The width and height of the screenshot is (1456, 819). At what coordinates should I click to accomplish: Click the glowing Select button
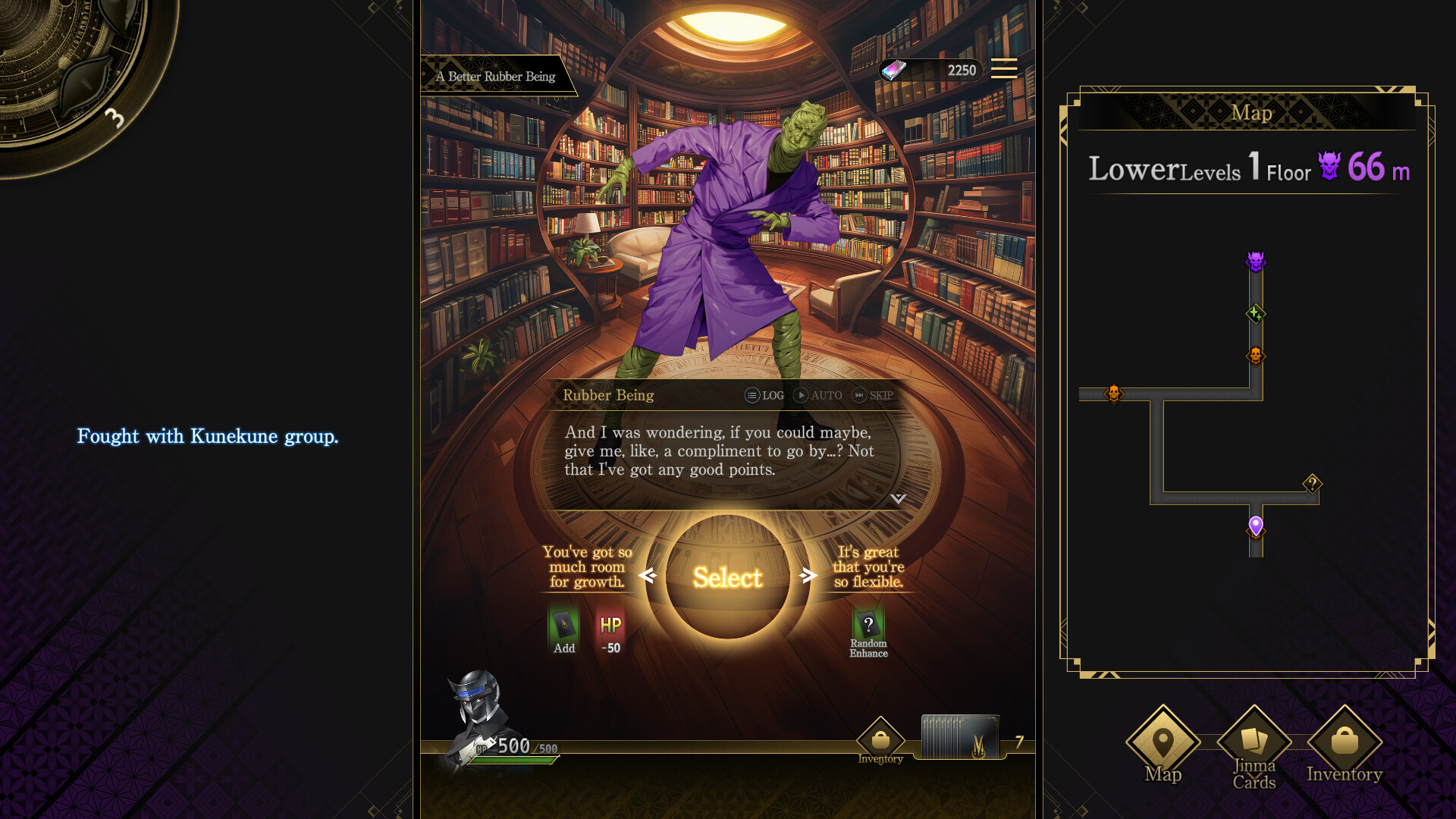(727, 577)
